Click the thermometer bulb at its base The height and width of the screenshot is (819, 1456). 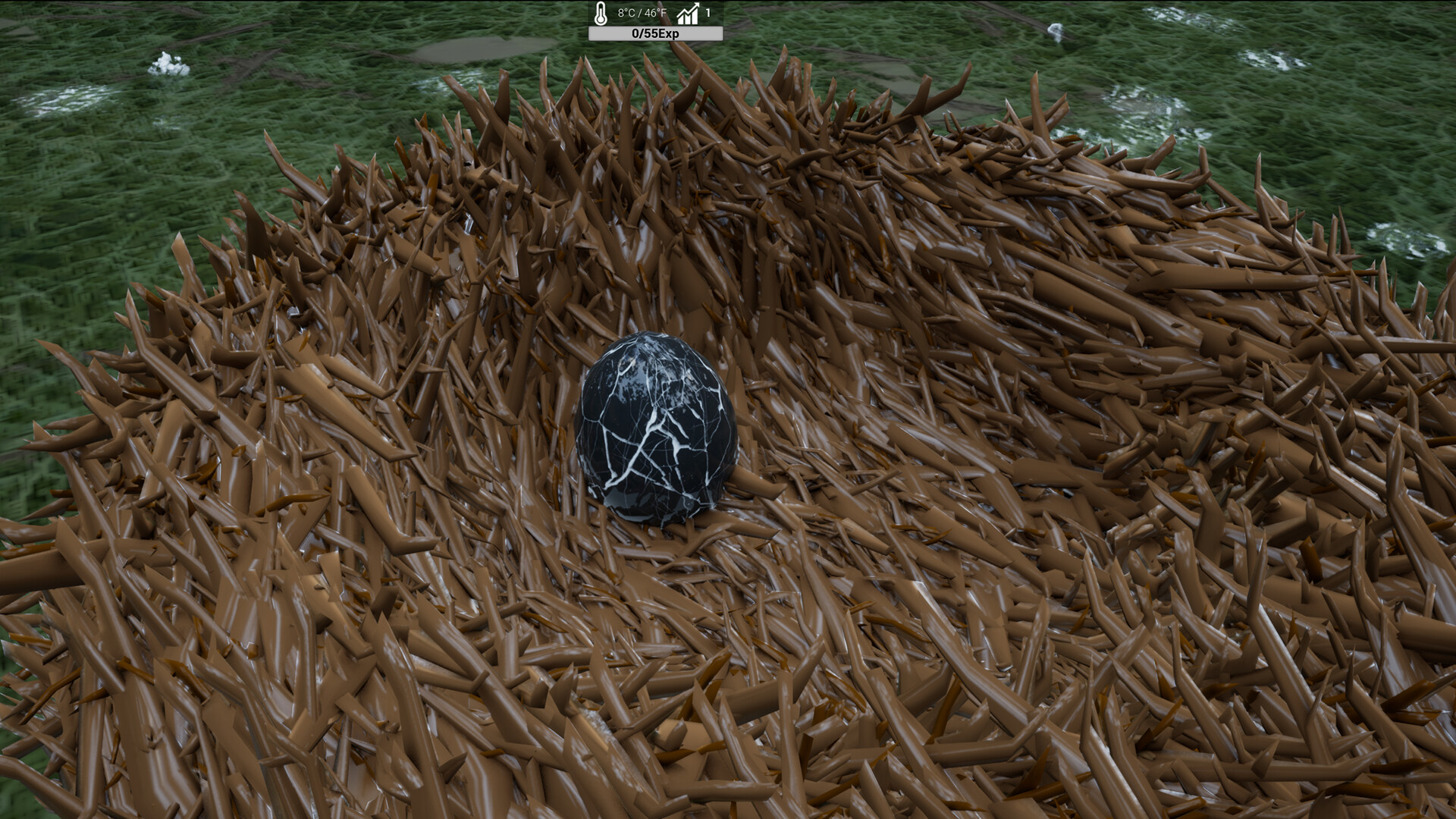coord(601,20)
